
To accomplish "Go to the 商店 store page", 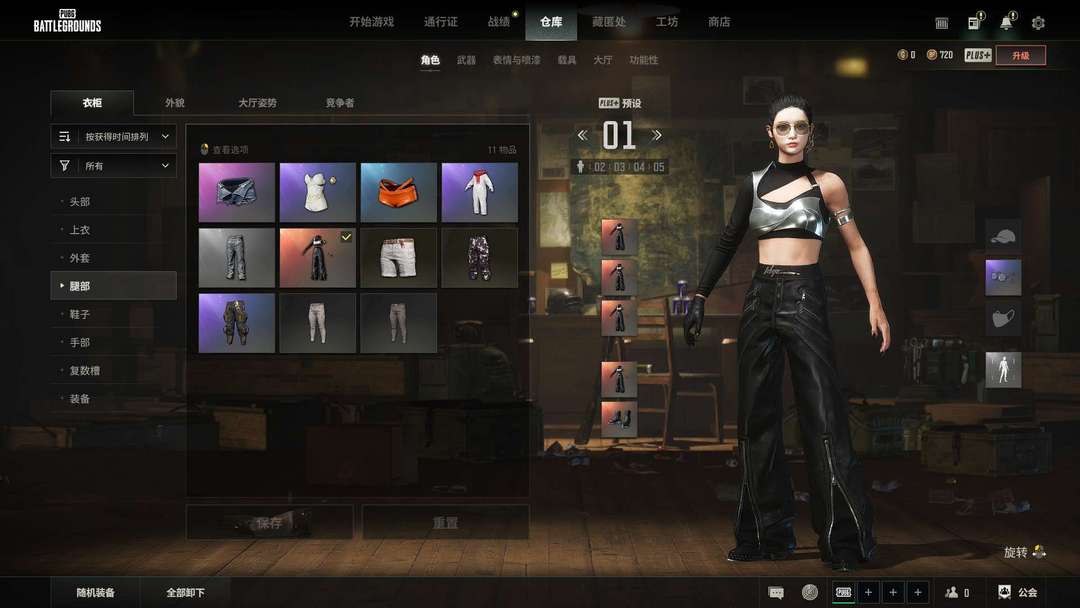I will (x=719, y=22).
